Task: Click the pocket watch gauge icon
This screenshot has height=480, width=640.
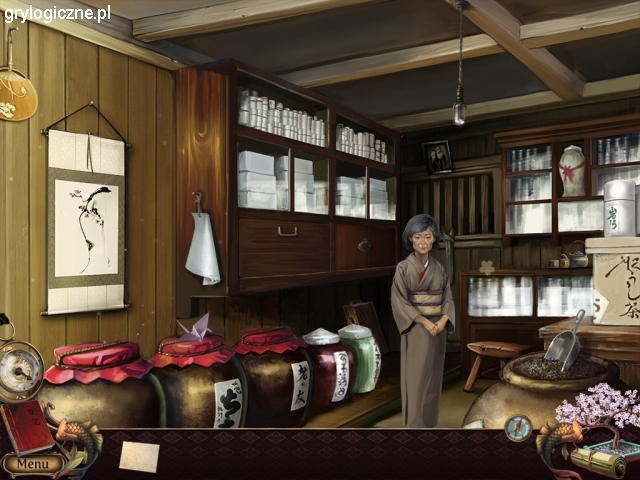Action: pos(20,371)
